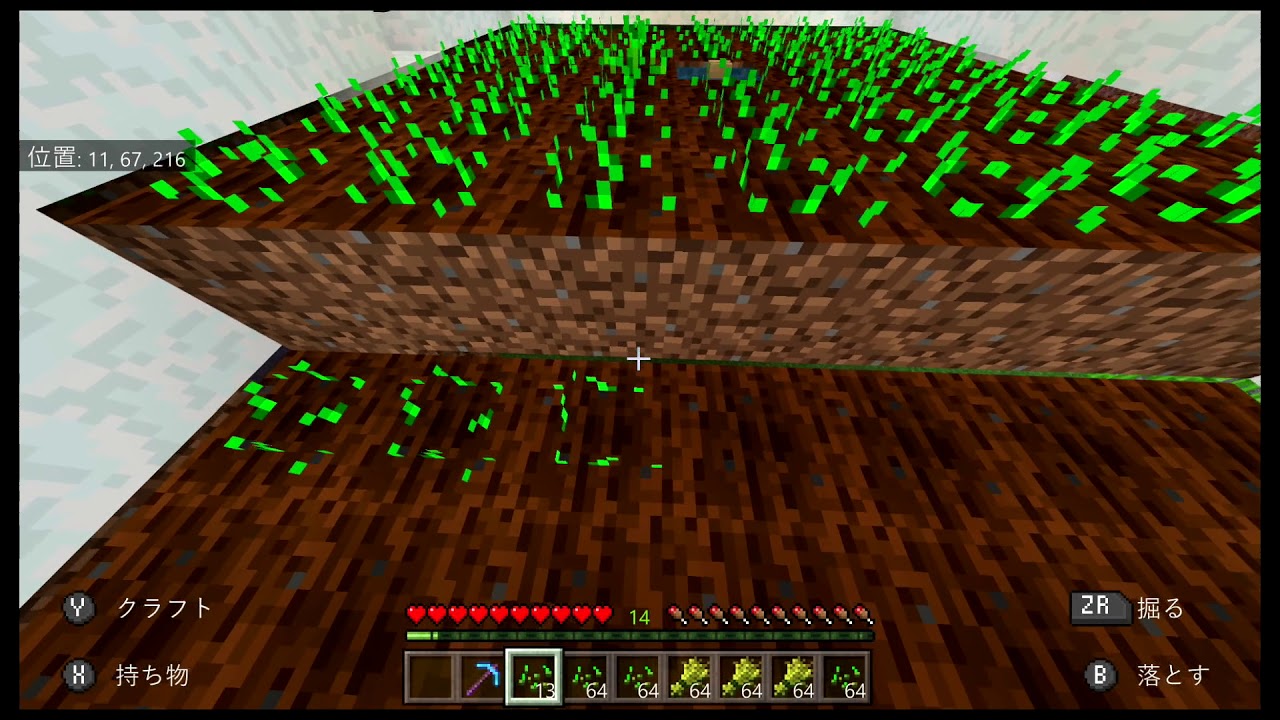
Task: Click the X button prompt icon
Action: point(78,673)
